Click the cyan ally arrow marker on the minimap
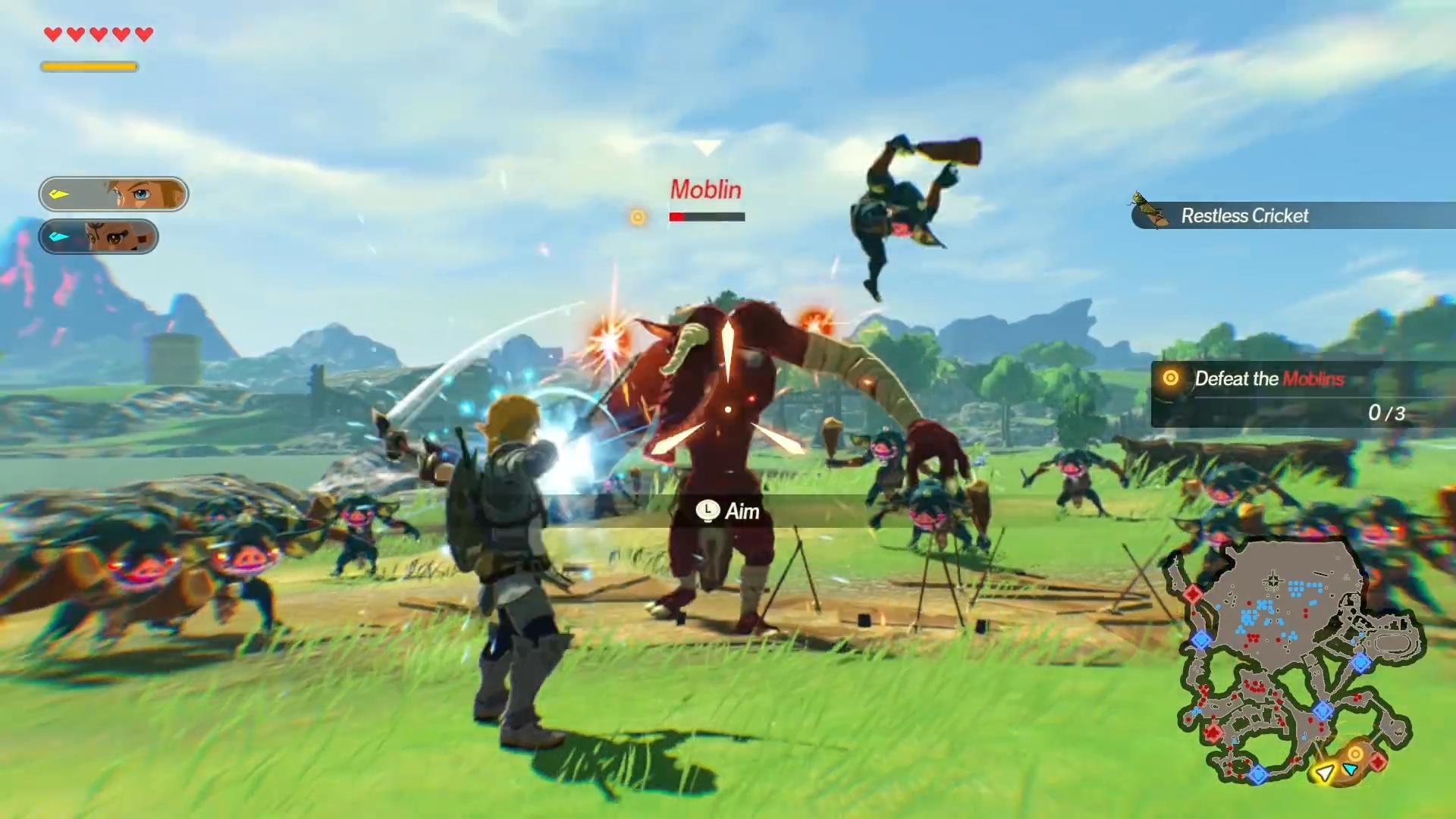Viewport: 1456px width, 819px height. pyautogui.click(x=1349, y=769)
